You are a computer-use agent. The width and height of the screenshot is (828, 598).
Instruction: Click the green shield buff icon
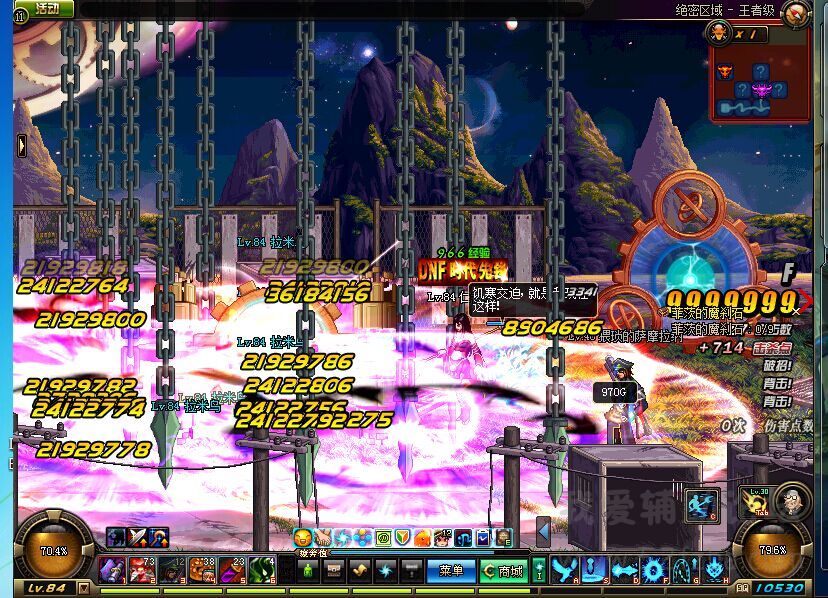[400, 538]
